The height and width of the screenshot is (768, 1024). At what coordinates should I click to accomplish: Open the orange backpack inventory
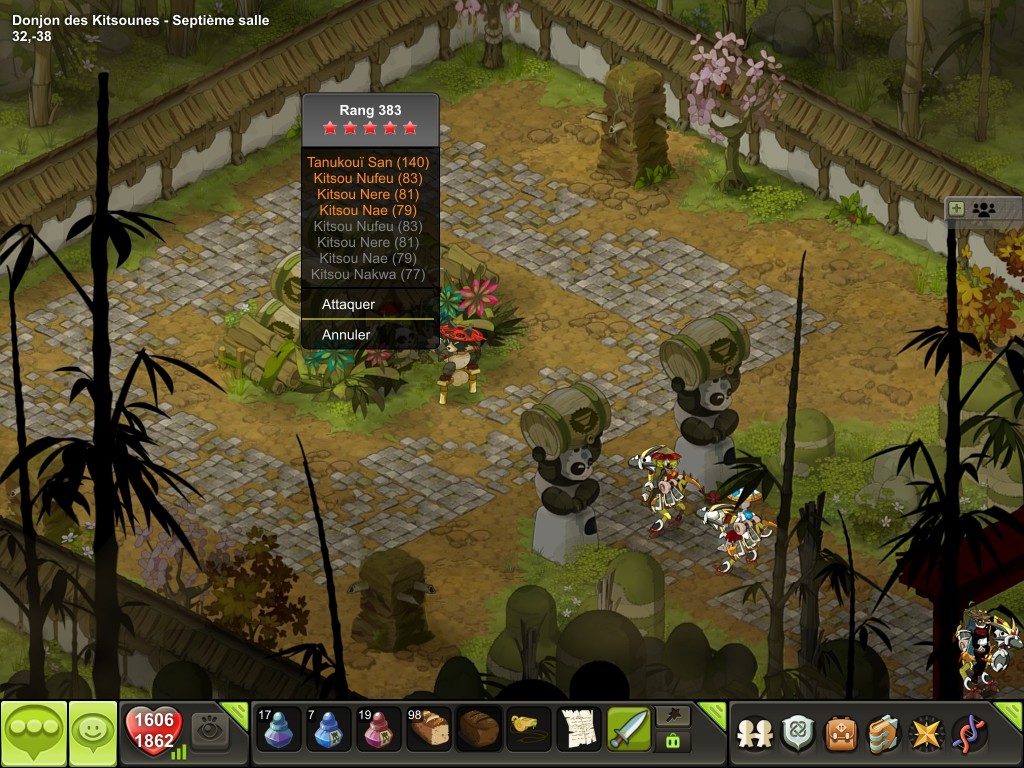tap(841, 734)
